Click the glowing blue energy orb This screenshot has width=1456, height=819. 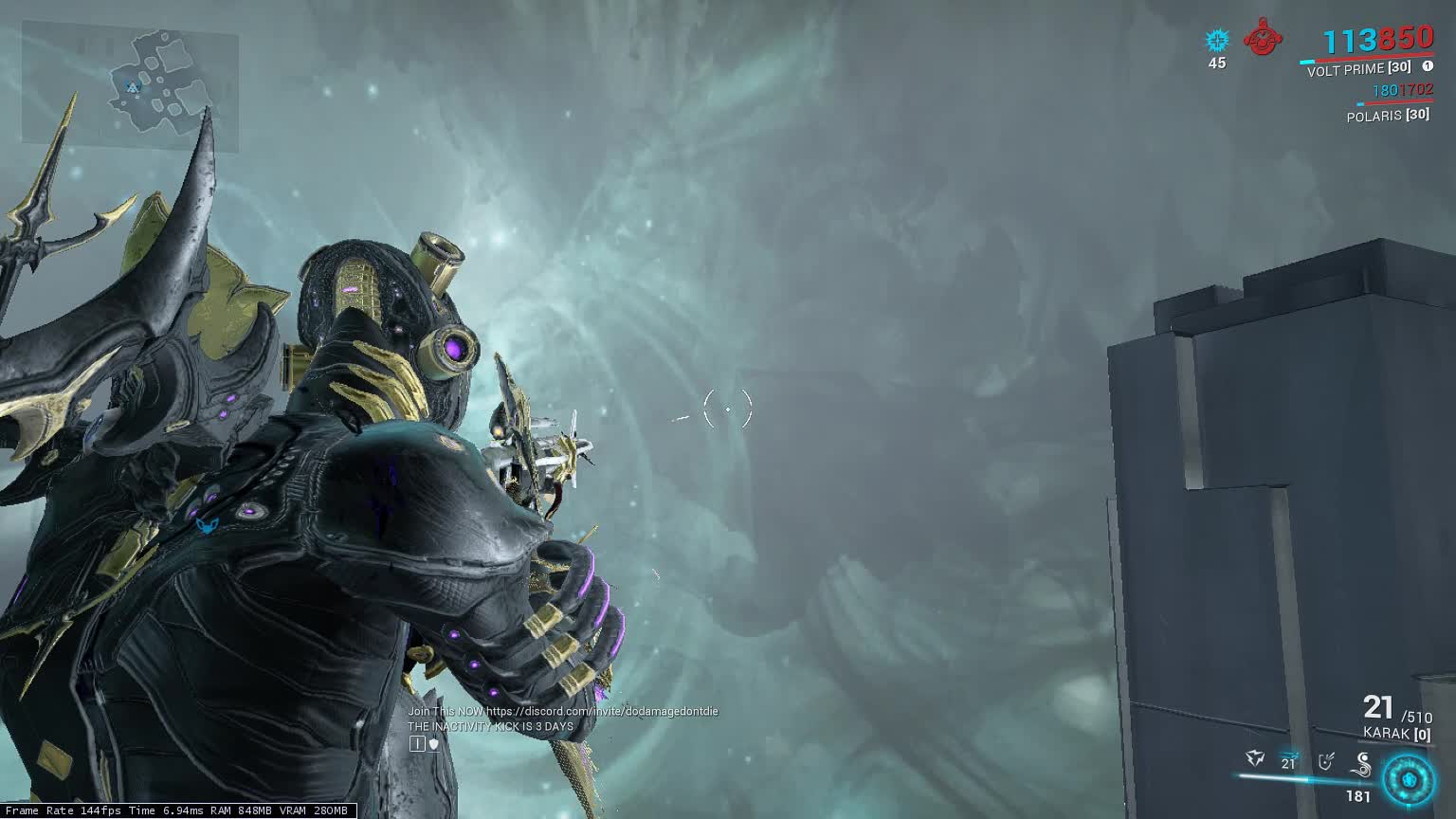pyautogui.click(x=1408, y=779)
